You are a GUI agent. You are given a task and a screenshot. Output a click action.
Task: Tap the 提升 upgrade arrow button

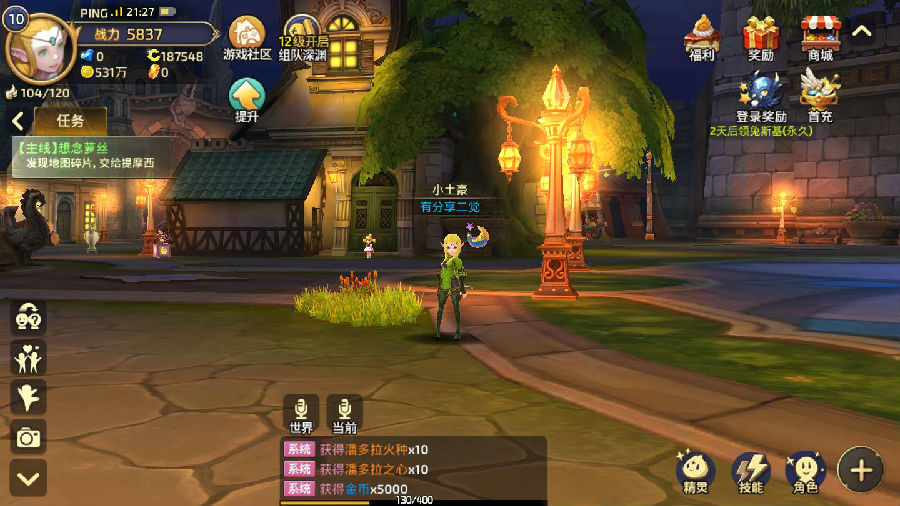pos(247,98)
